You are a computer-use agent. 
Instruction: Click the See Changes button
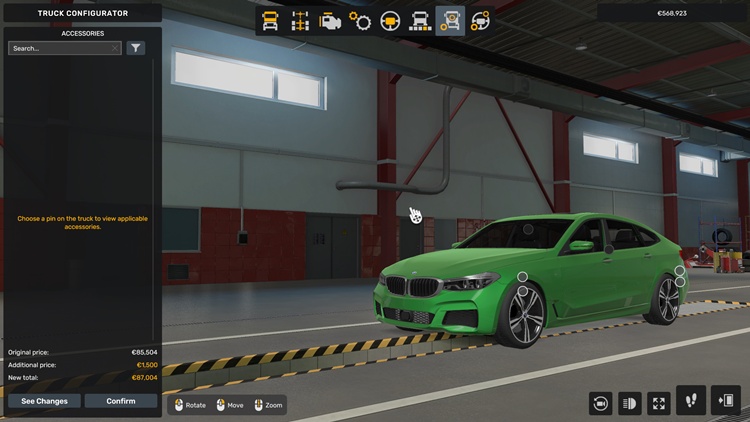44,401
